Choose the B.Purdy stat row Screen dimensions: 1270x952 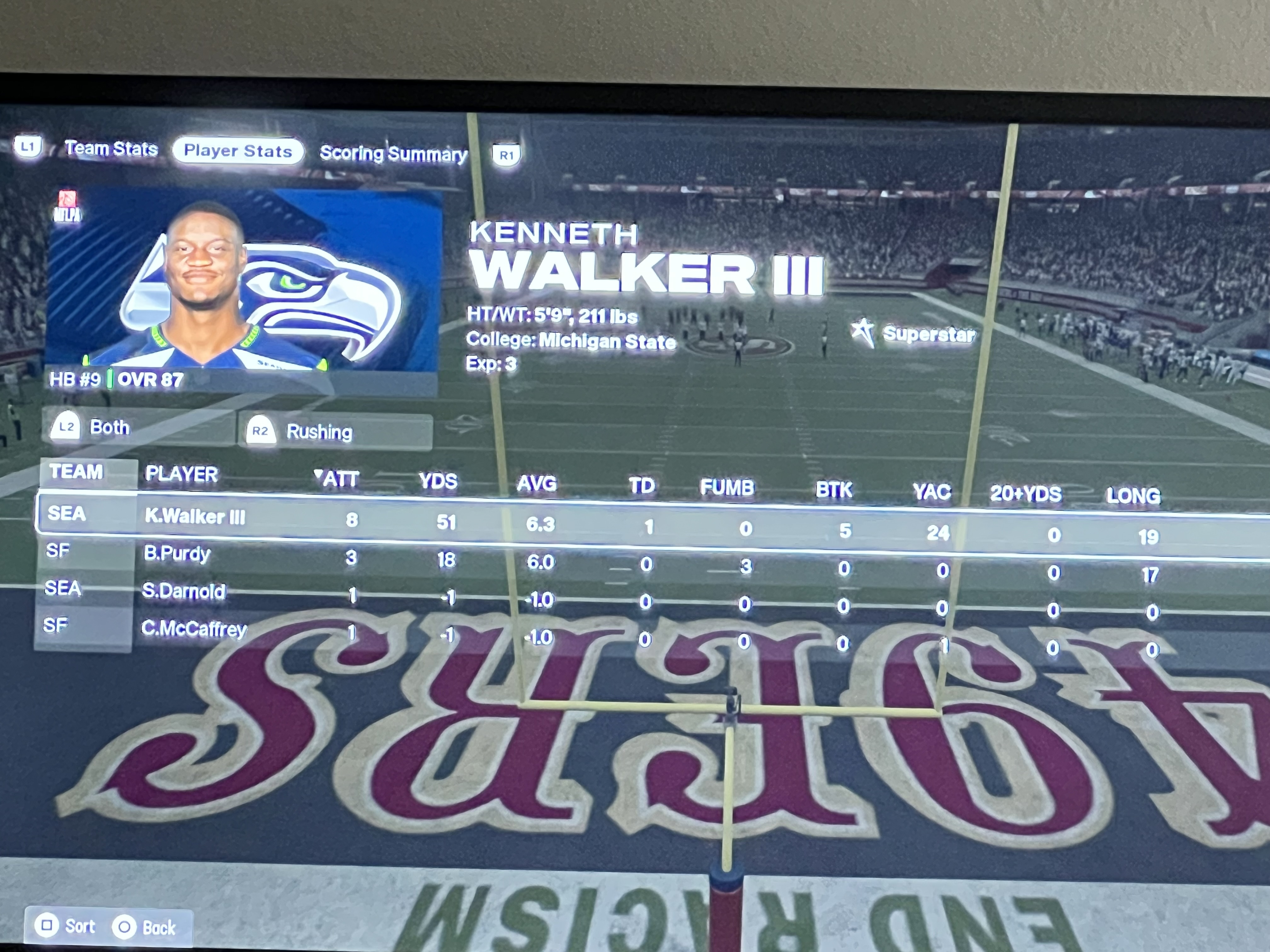177,553
